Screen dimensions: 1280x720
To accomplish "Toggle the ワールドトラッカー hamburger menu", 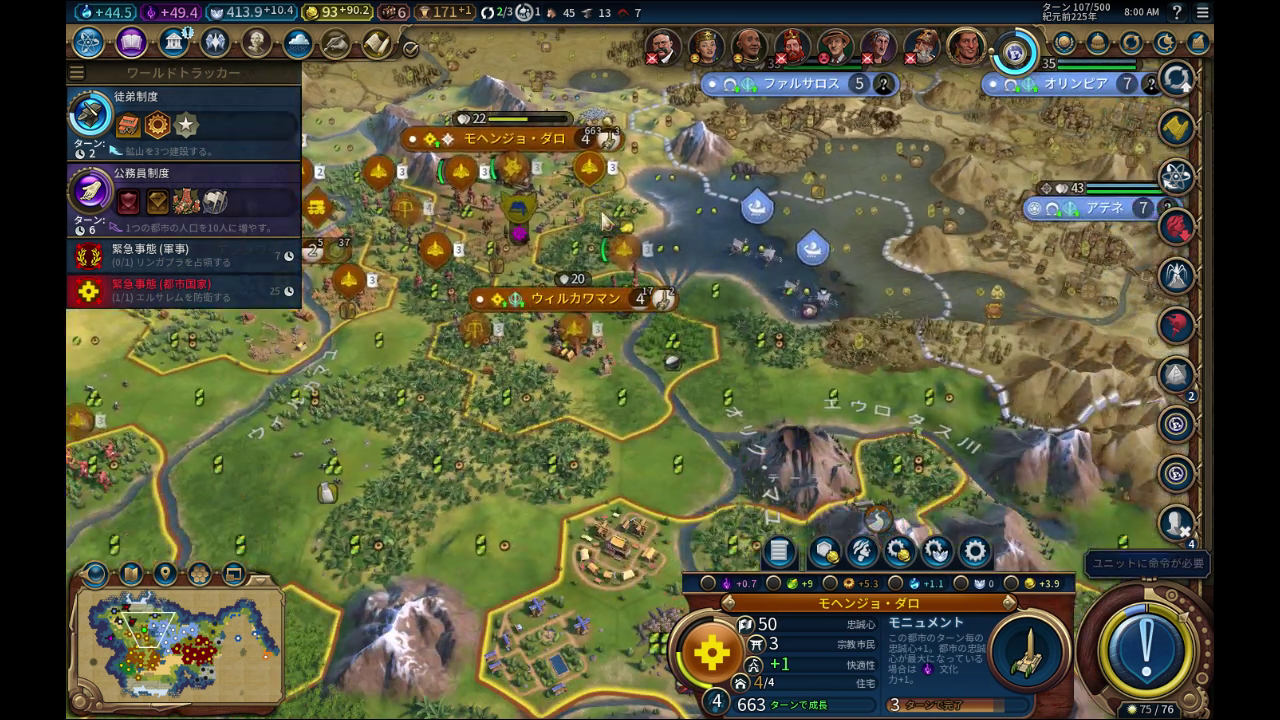I will [77, 73].
